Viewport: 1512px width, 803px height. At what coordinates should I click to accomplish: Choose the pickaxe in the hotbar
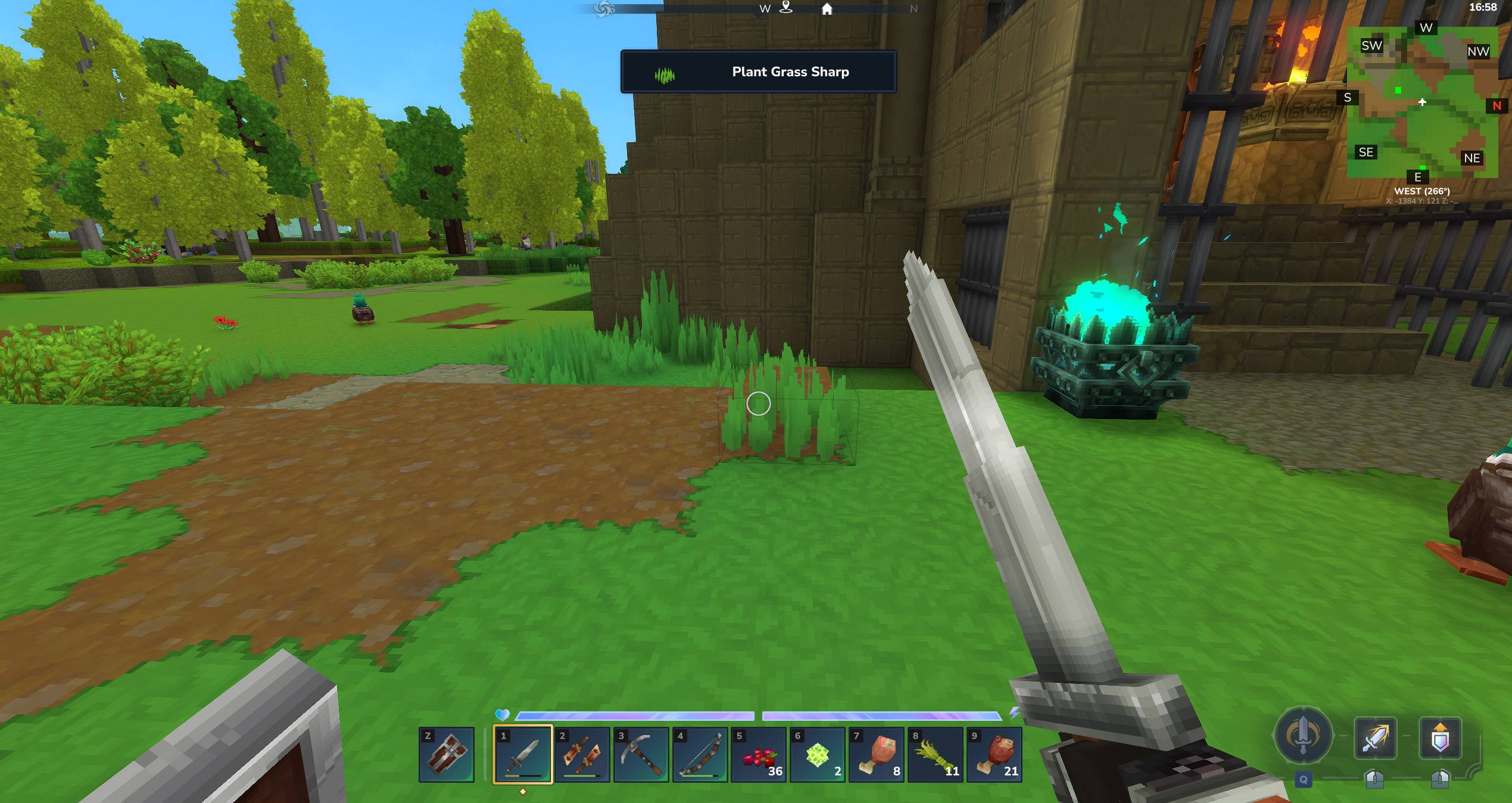641,754
